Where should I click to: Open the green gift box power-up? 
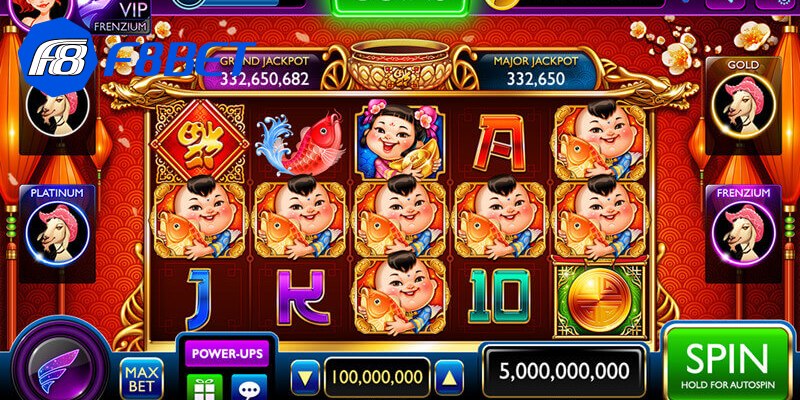point(205,386)
